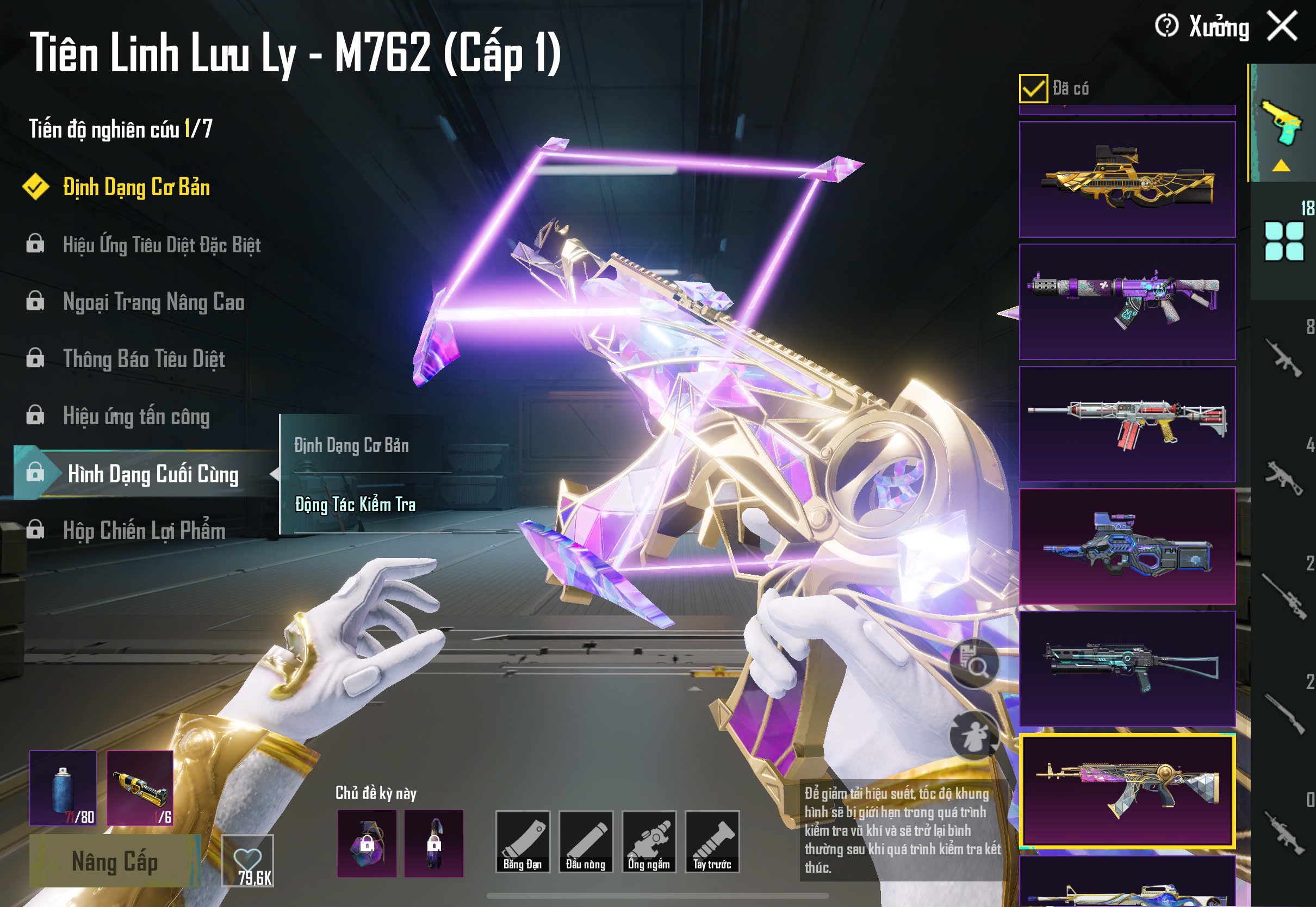Screen dimensions: 1316x907
Task: Choose the Hình Dạng Cuối Cùng stage
Action: [152, 474]
